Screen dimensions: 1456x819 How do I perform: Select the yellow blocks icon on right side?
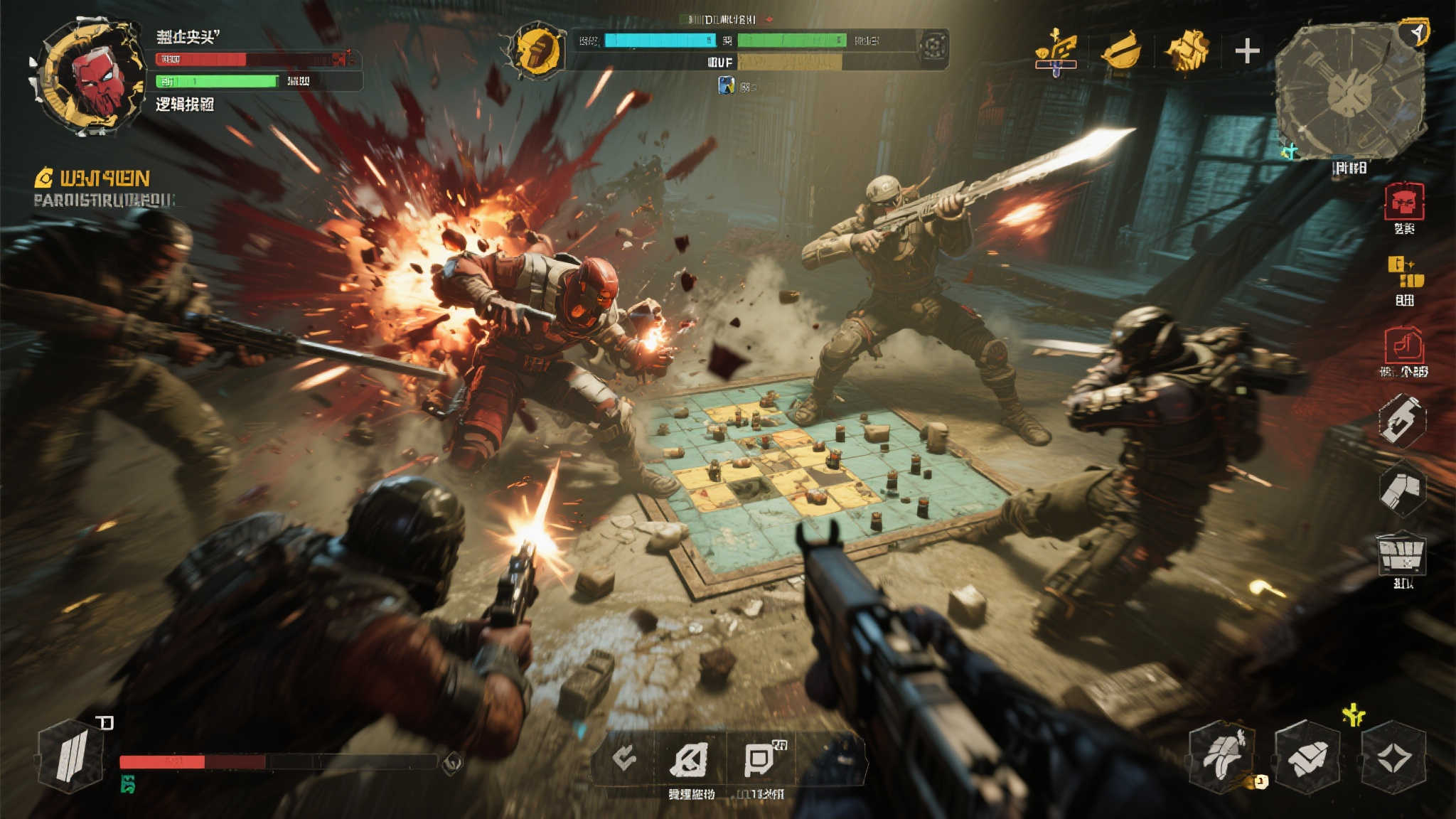click(1406, 273)
